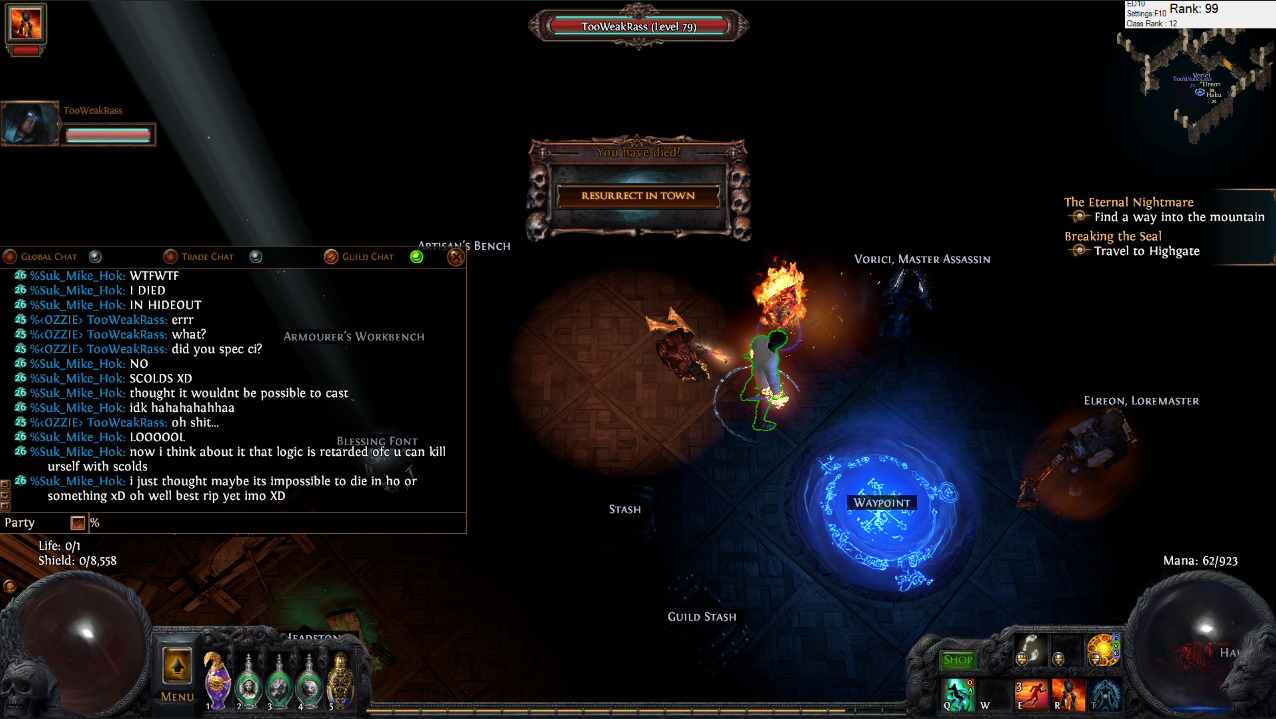Close the chat window
Screen dimensions: 1276x719
(455, 257)
